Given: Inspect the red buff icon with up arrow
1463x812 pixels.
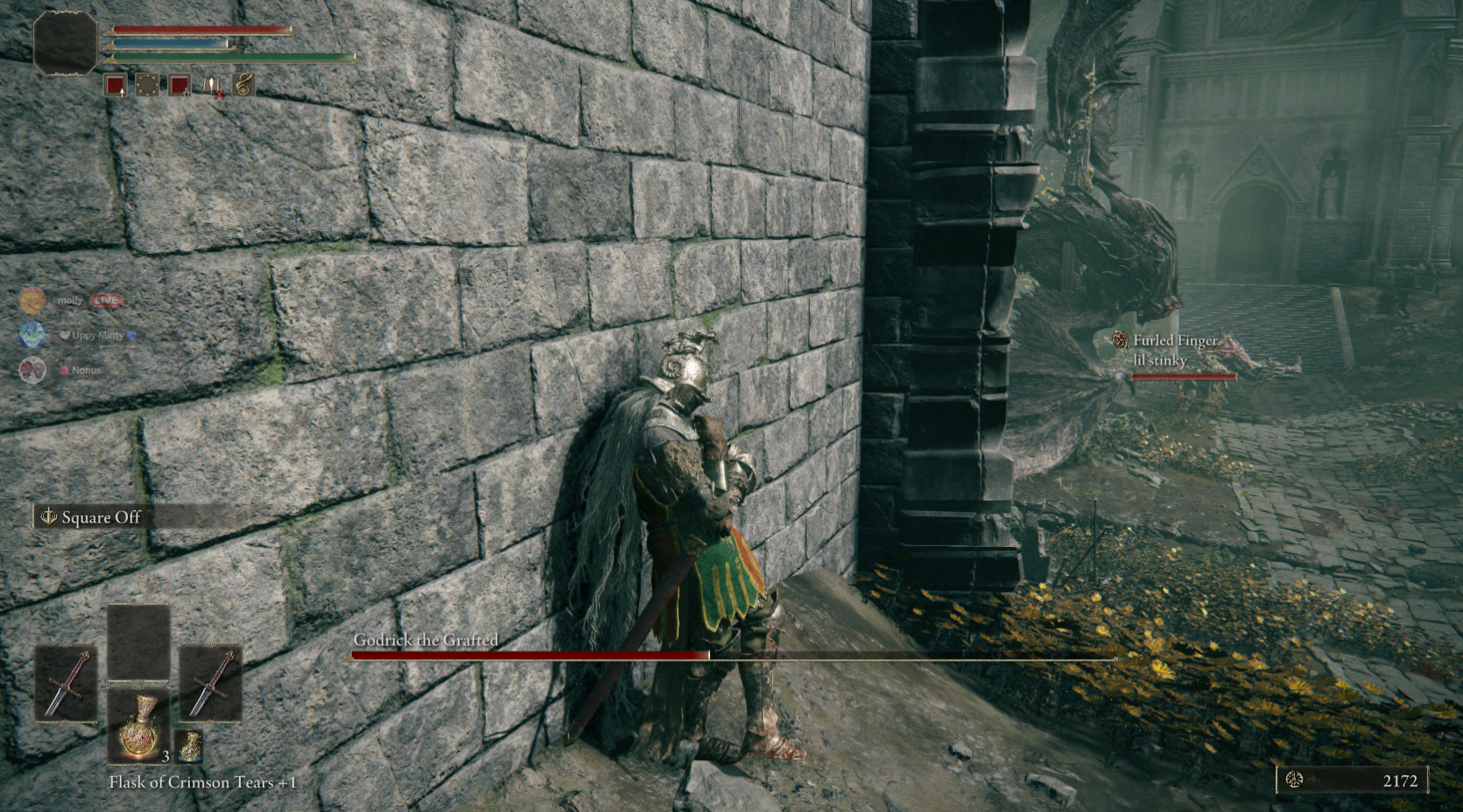Looking at the screenshot, I should (x=116, y=86).
